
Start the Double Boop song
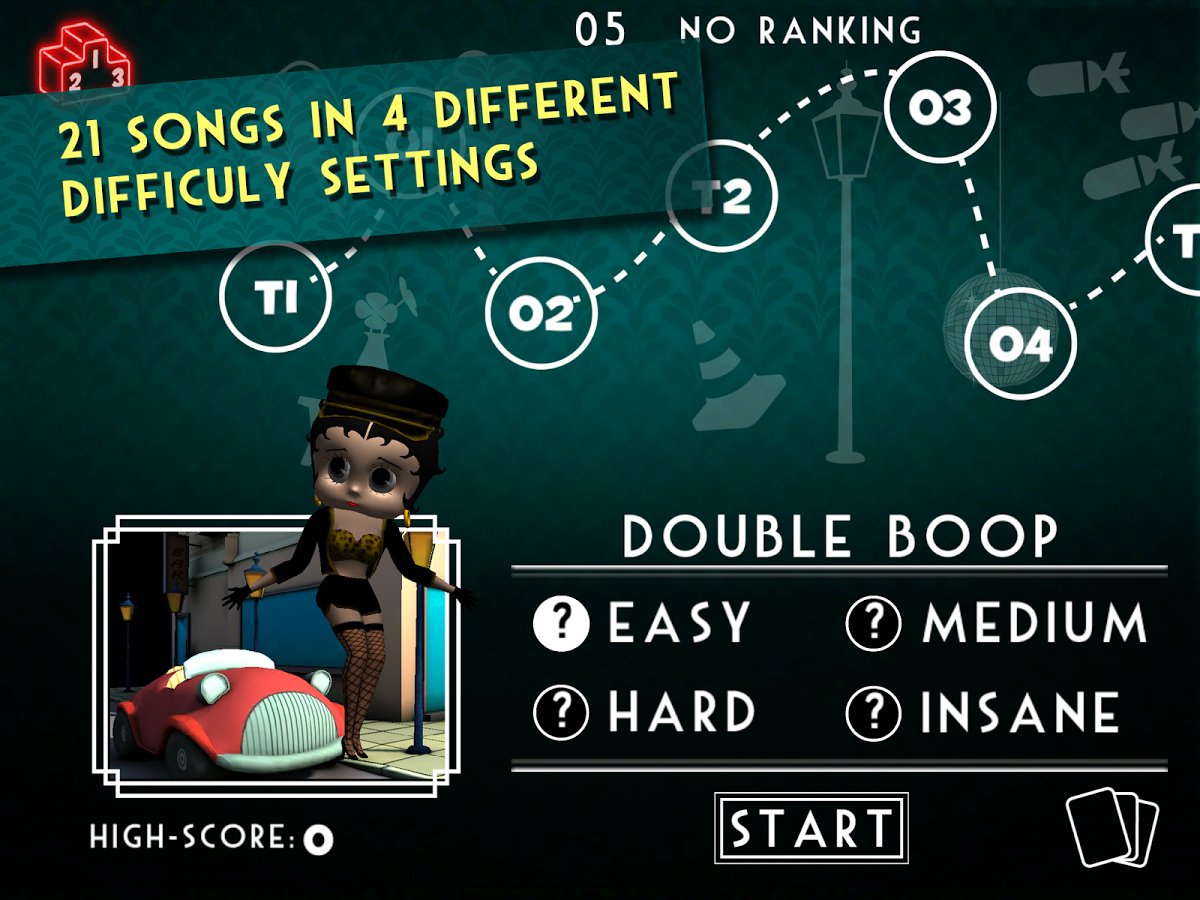811,828
